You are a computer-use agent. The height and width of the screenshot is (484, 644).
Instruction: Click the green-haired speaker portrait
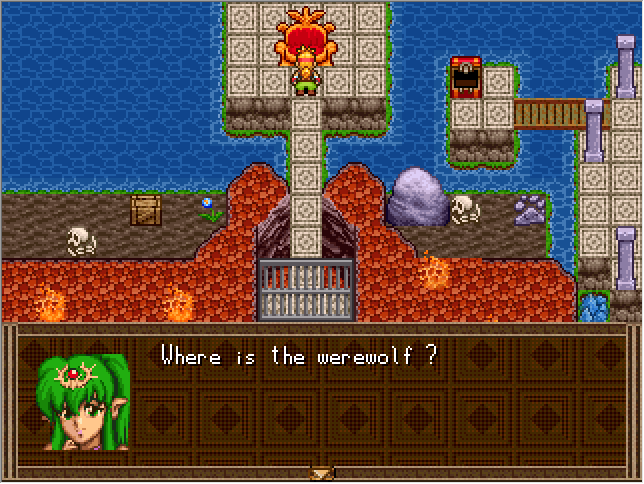click(x=85, y=402)
